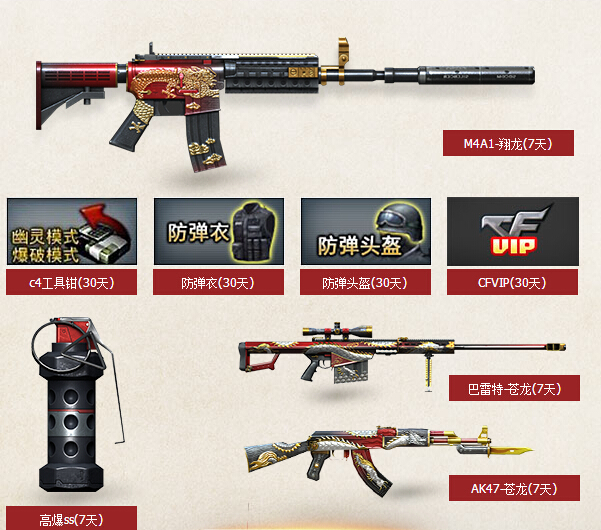Select the AK47-苍龙(7天) label
Viewport: 601px width, 530px height.
tap(512, 488)
